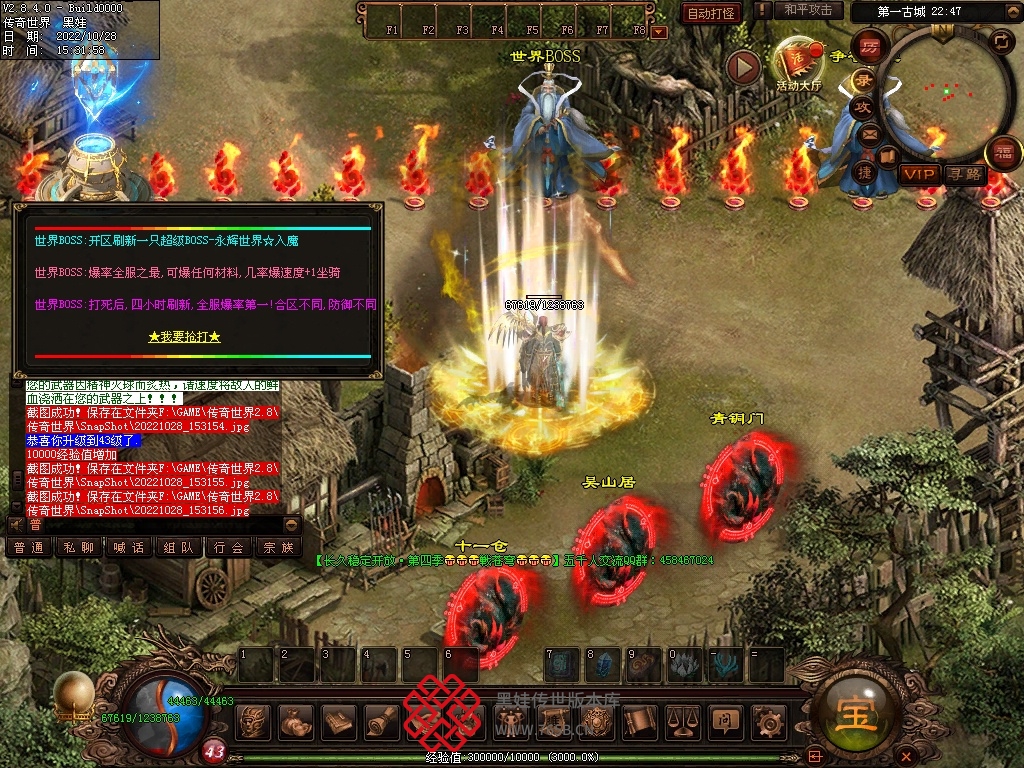Viewport: 1024px width, 768px height.
Task: Switch to the 私聊 private chat tab
Action: pyautogui.click(x=79, y=547)
